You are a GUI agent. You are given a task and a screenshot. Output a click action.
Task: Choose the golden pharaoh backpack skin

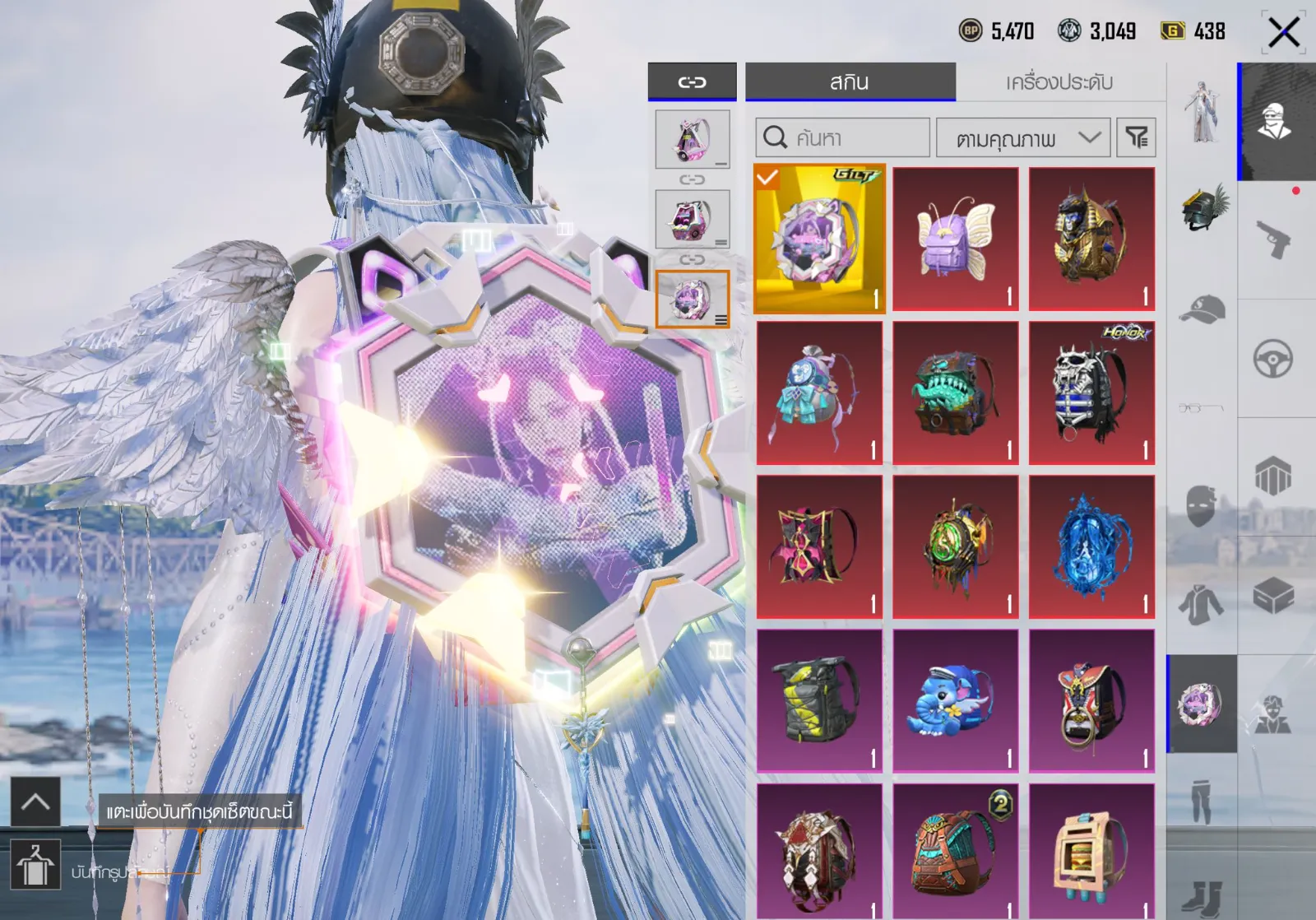[1091, 239]
